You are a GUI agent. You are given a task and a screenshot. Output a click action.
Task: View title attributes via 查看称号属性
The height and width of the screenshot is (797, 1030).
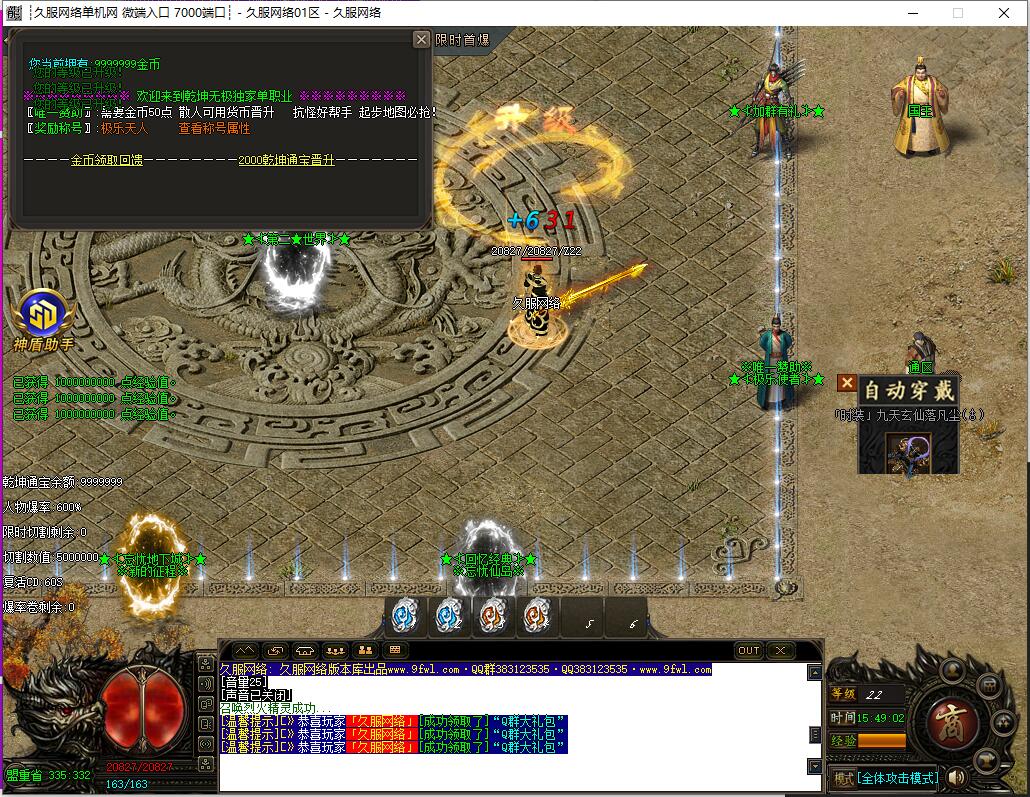pos(214,128)
